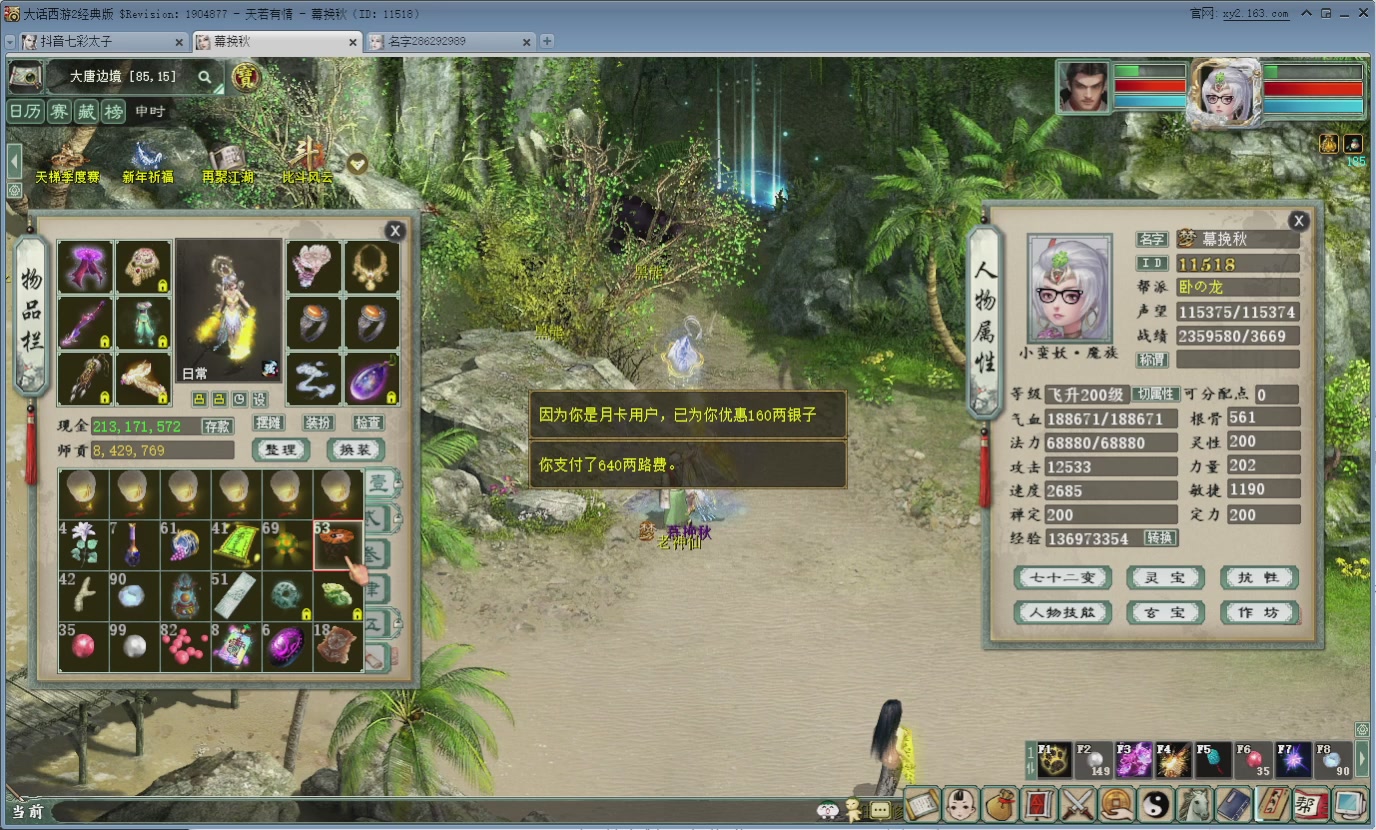Open the 七十二变 panel button
Viewport: 1376px width, 830px height.
[1062, 577]
